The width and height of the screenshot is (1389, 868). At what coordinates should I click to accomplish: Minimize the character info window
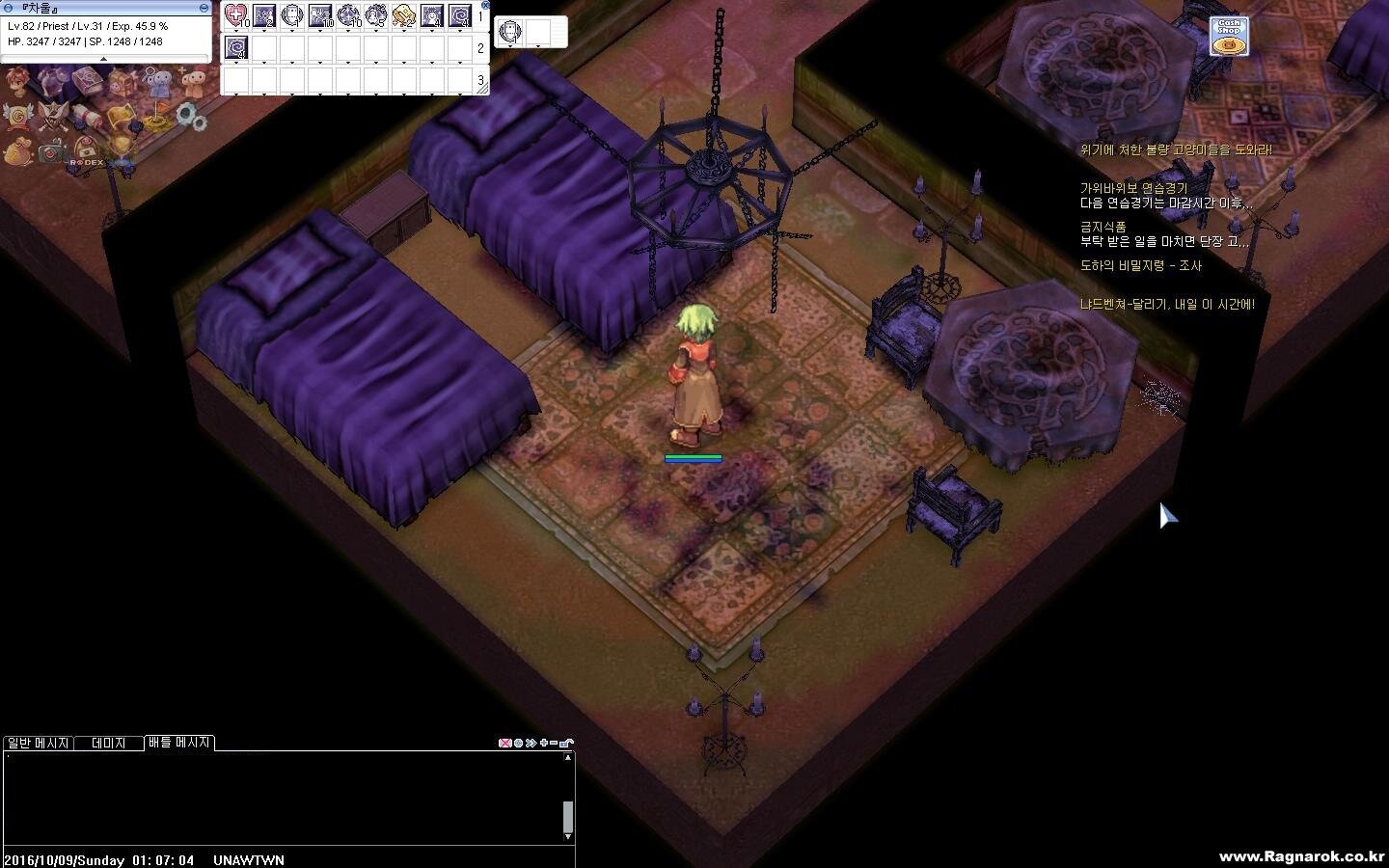pos(204,7)
